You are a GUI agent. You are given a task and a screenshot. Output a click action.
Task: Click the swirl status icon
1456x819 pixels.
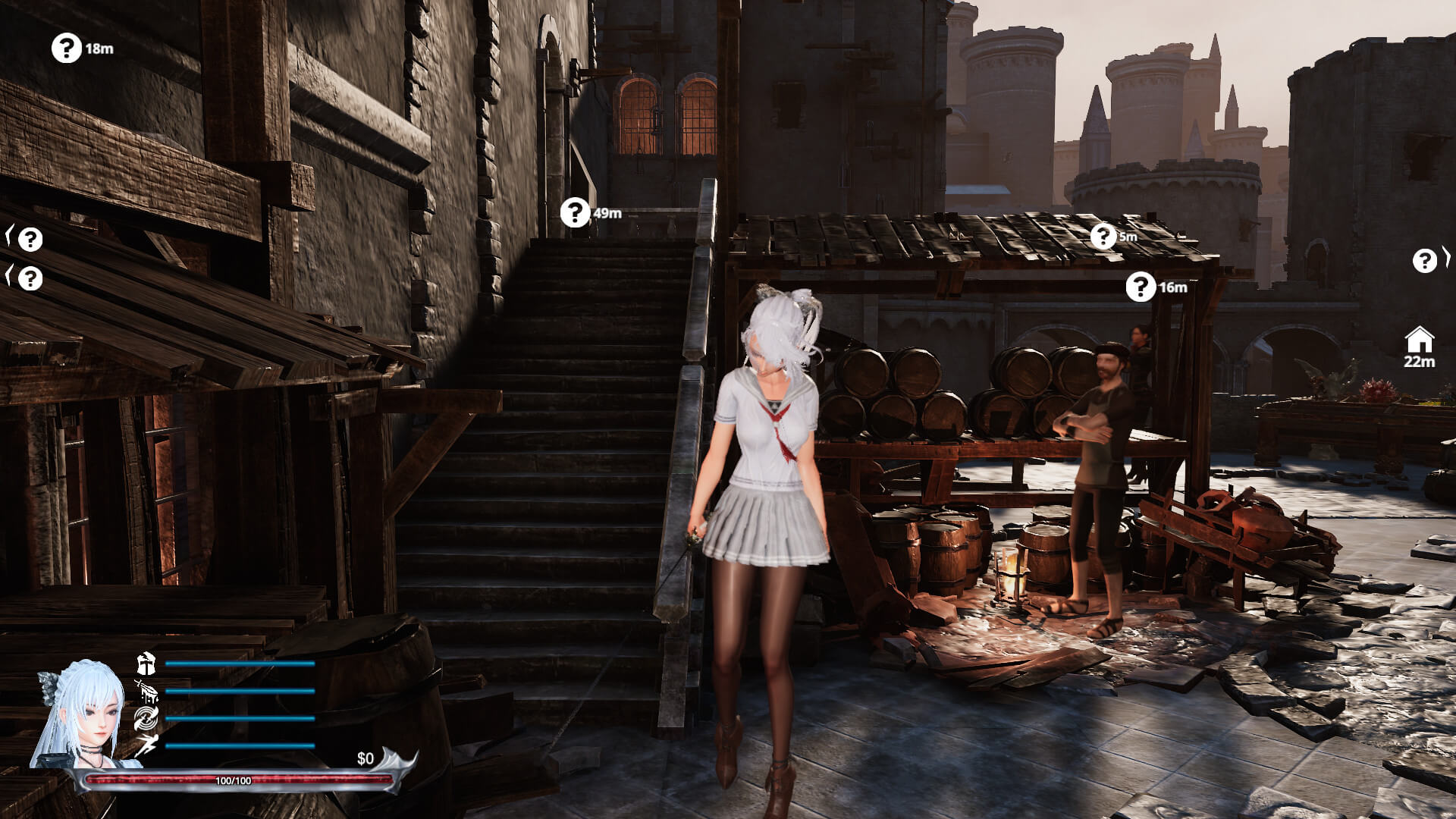pos(146,719)
